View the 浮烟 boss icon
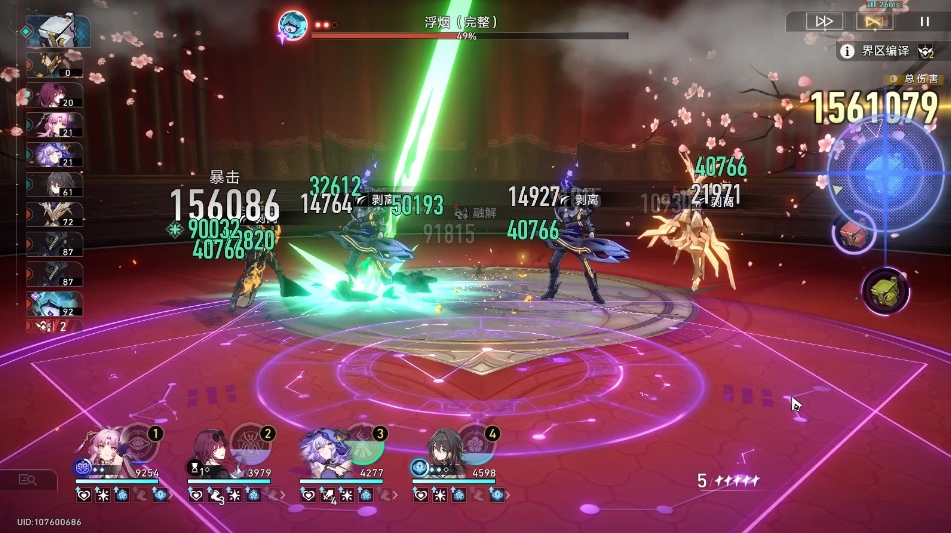The image size is (951, 533). [293, 25]
